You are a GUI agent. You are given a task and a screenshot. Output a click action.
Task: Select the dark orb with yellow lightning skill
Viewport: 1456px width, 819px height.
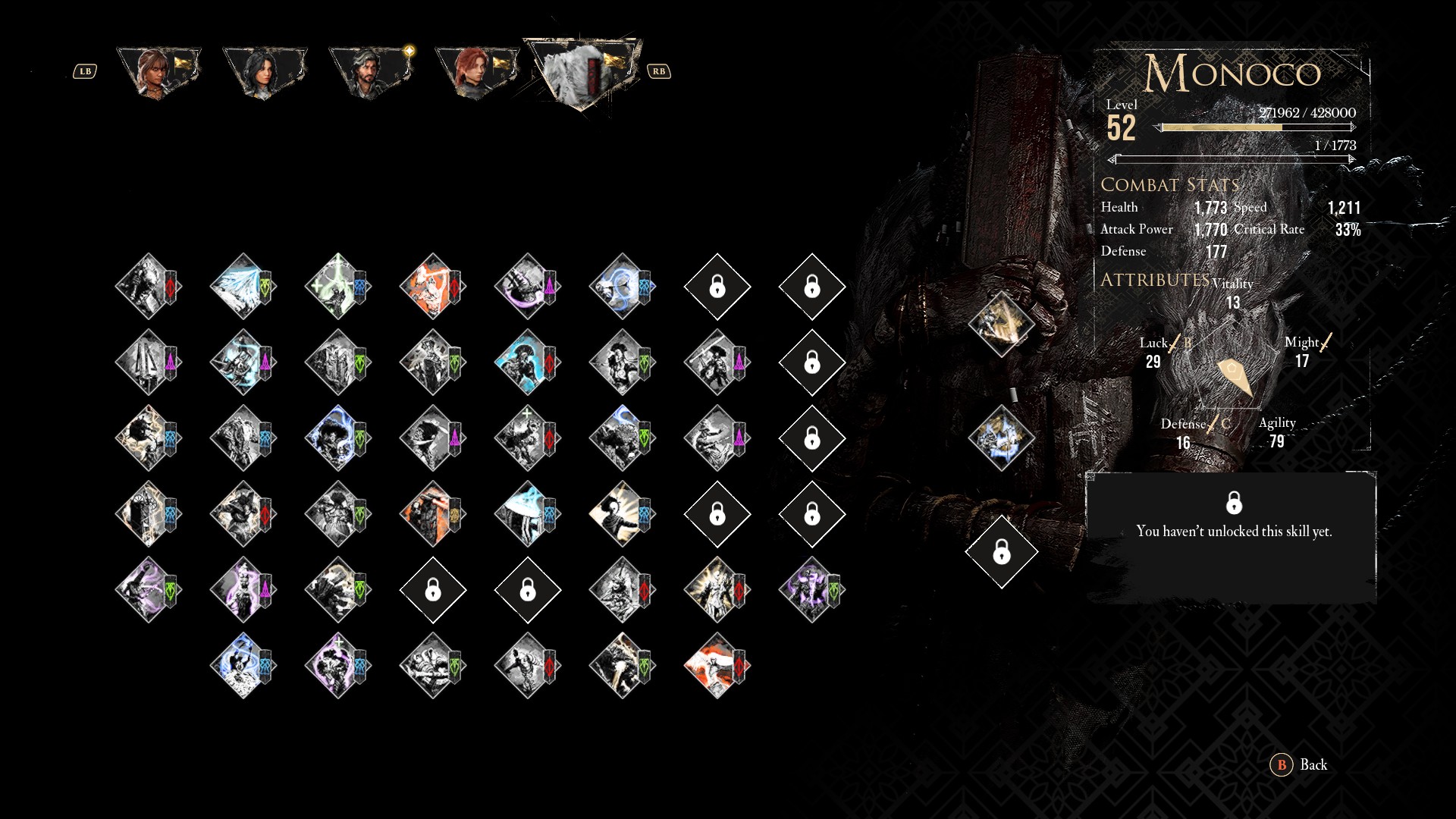(x=148, y=438)
